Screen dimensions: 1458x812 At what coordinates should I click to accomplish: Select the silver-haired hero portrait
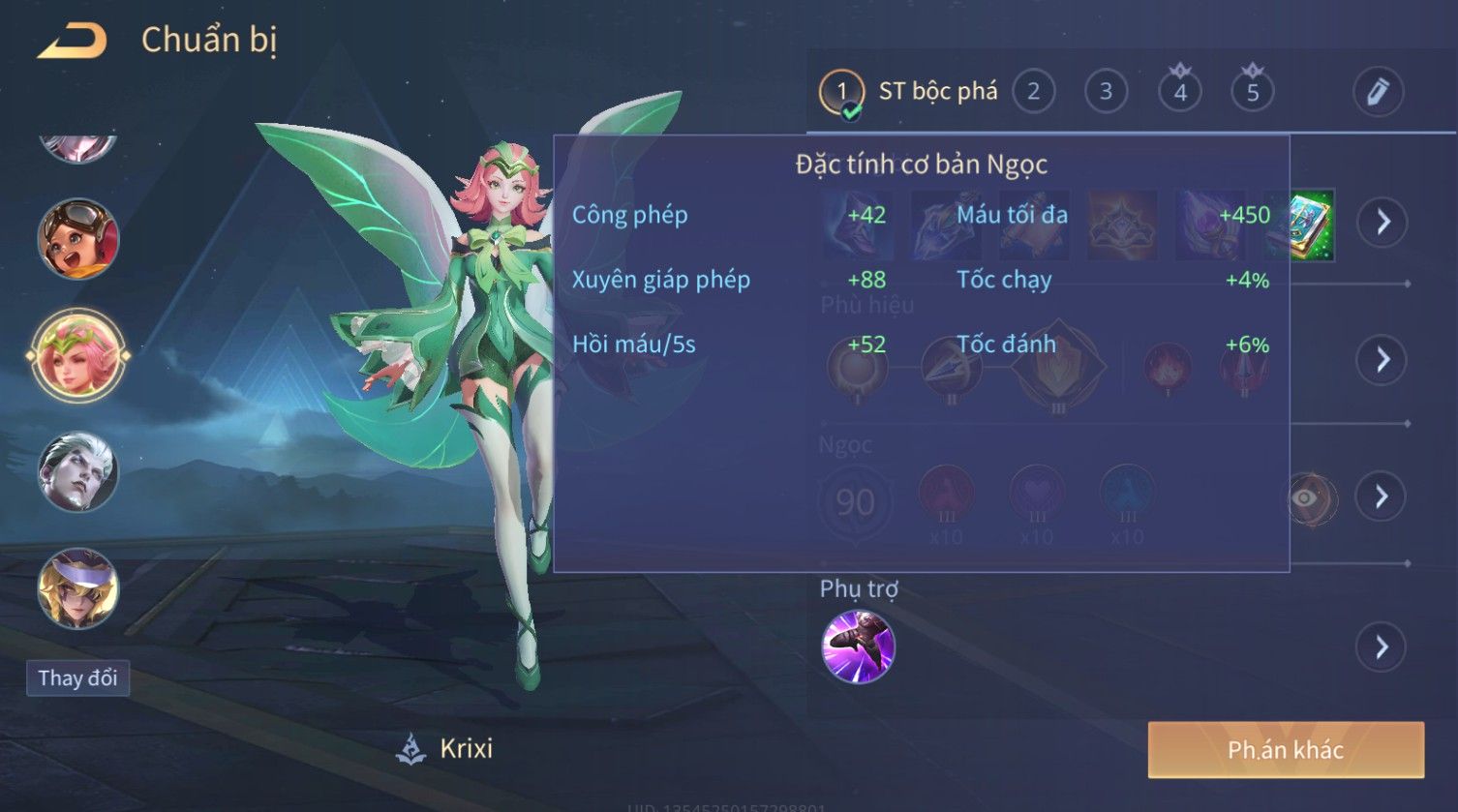[77, 471]
